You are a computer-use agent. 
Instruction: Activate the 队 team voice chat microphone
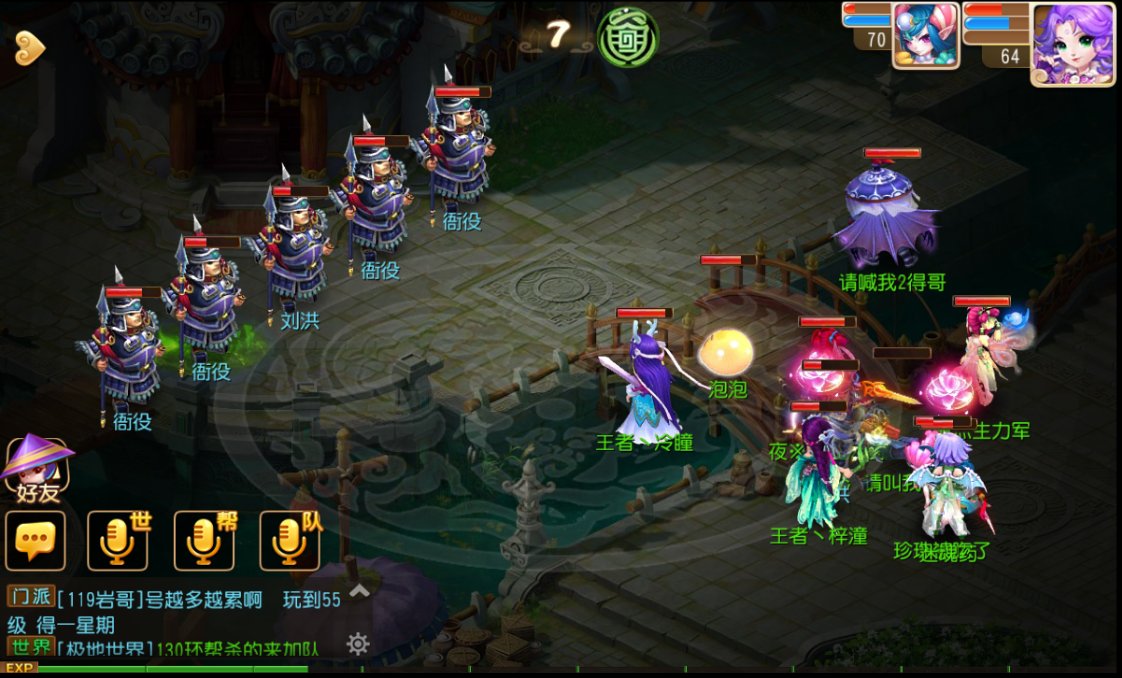pos(291,541)
